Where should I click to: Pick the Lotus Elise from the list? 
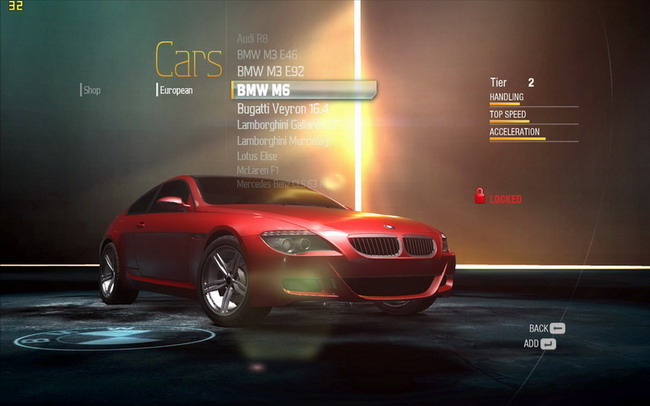click(x=258, y=156)
